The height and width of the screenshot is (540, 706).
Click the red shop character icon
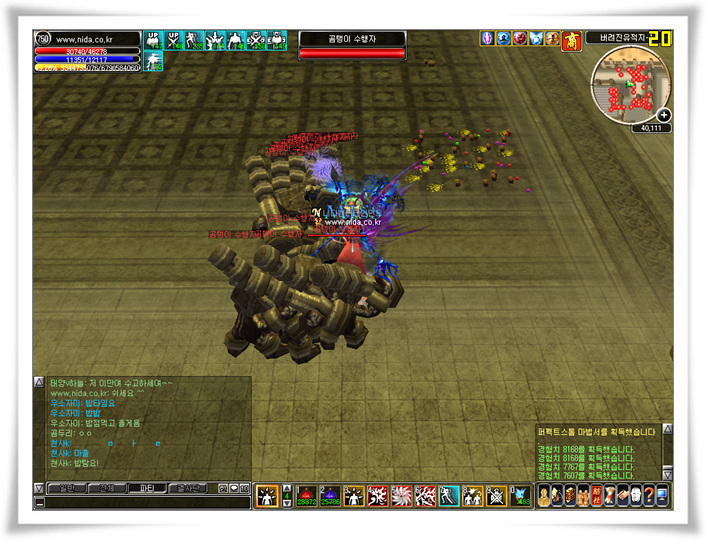(572, 38)
